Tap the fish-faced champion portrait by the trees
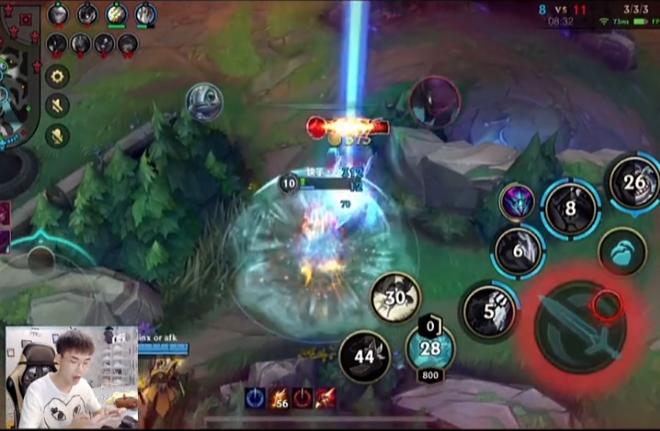 click(204, 102)
